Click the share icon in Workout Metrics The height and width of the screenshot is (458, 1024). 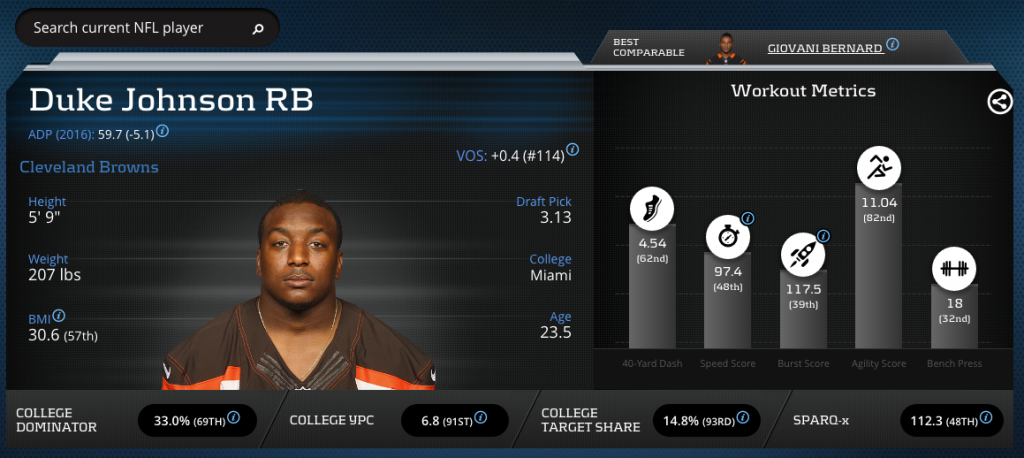(999, 101)
